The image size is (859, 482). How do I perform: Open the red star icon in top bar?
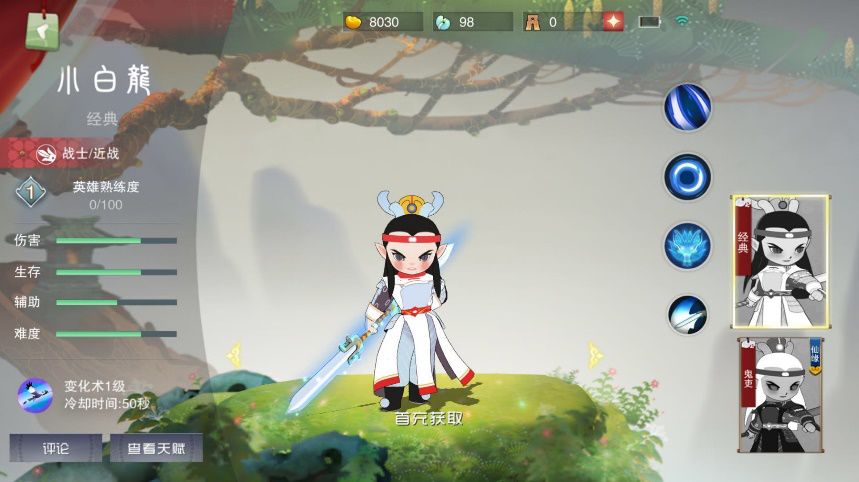pyautogui.click(x=613, y=22)
